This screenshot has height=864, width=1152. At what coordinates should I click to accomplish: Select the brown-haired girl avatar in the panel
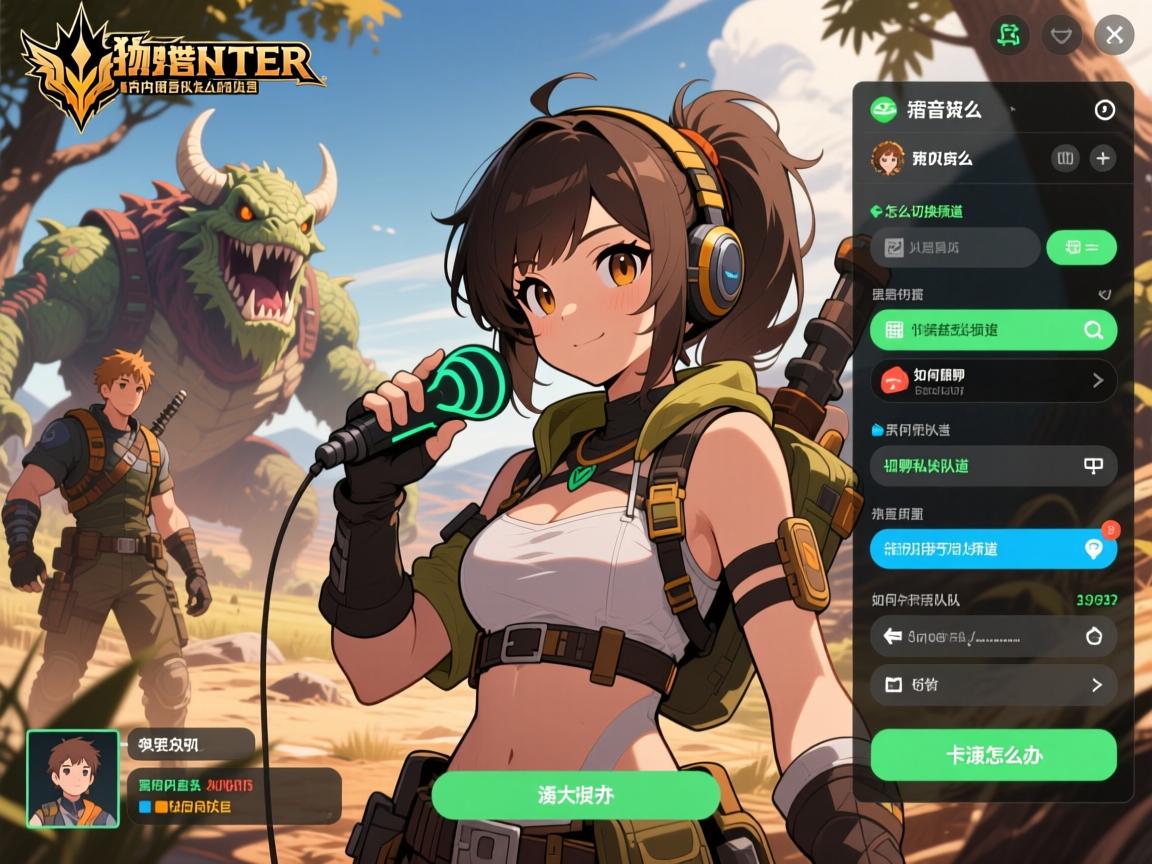[887, 158]
